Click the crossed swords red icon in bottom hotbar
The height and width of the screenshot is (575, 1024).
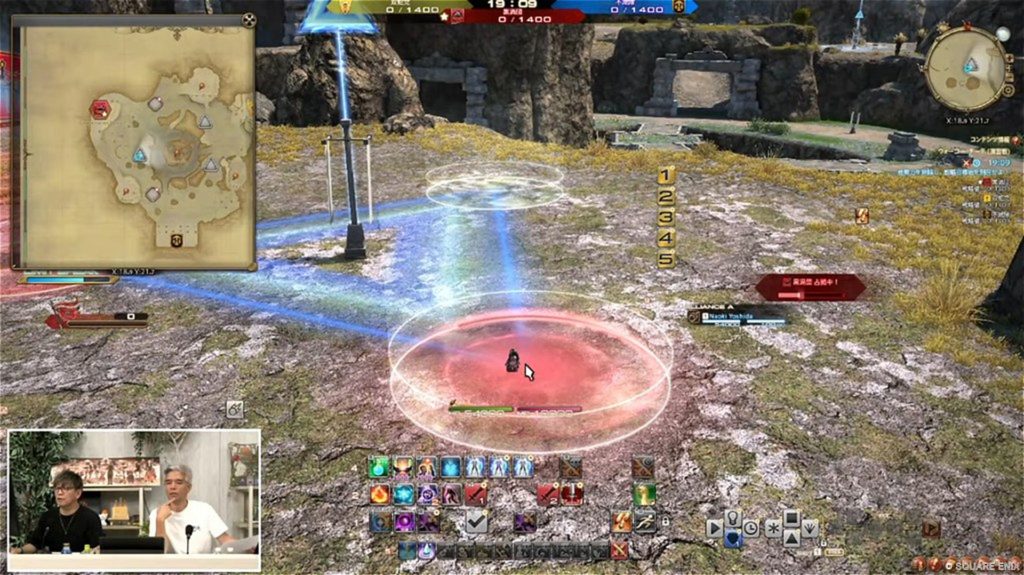(x=620, y=549)
